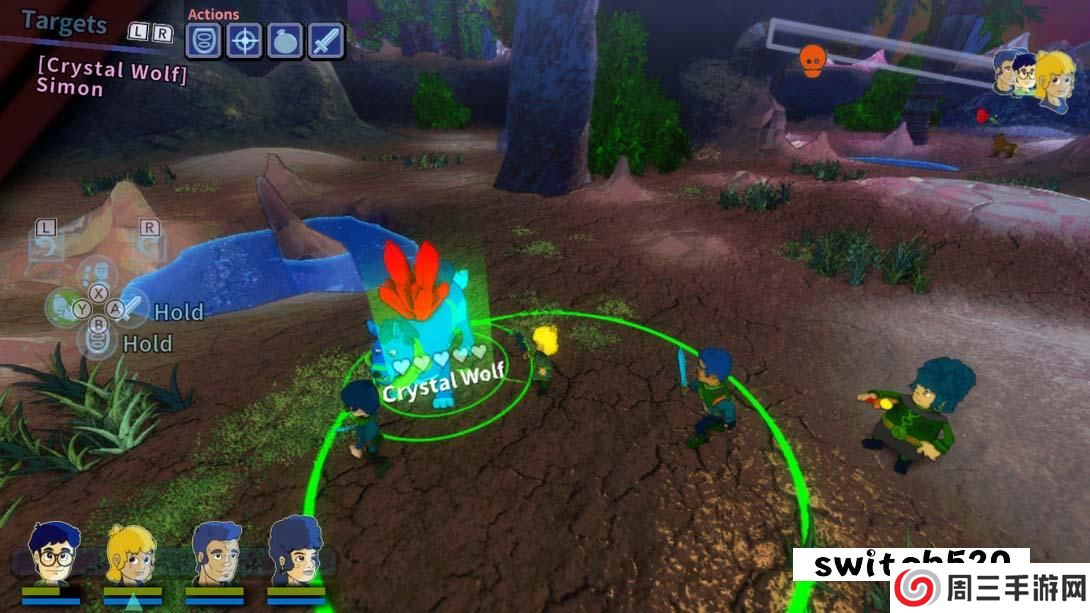1090x613 pixels.
Task: Activate the sword attack action
Action: tap(325, 42)
